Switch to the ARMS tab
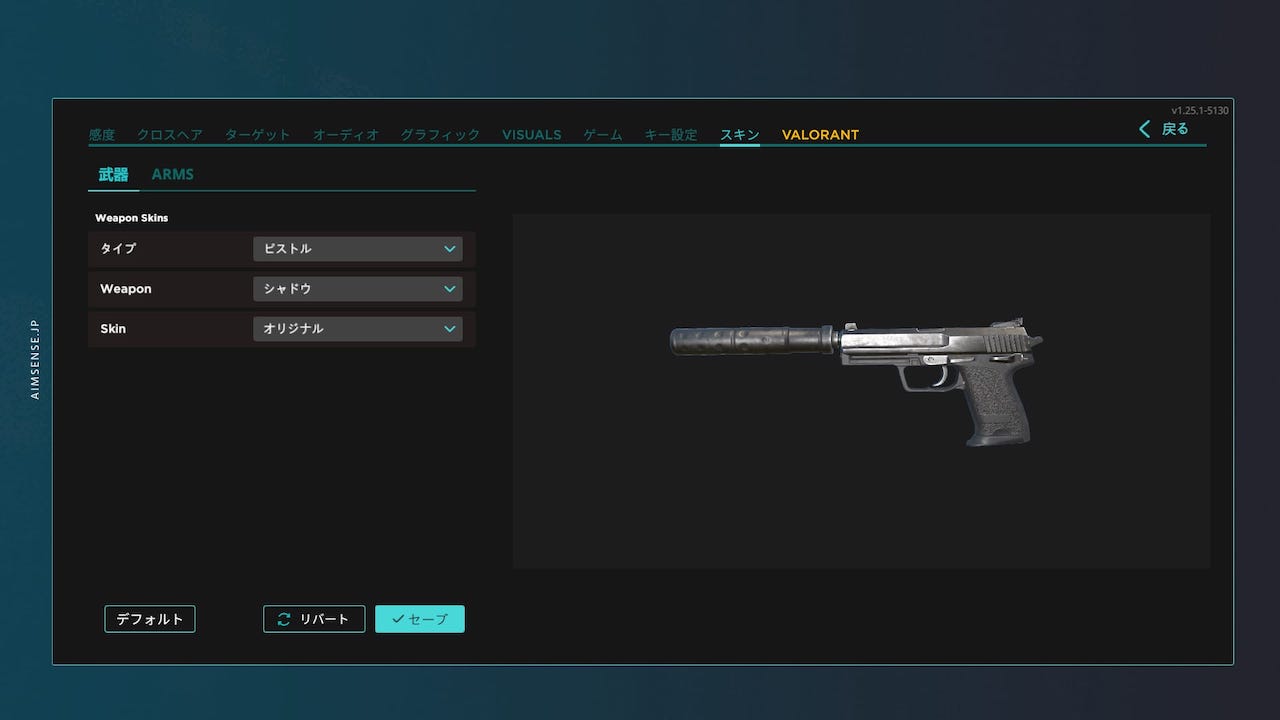 click(173, 173)
